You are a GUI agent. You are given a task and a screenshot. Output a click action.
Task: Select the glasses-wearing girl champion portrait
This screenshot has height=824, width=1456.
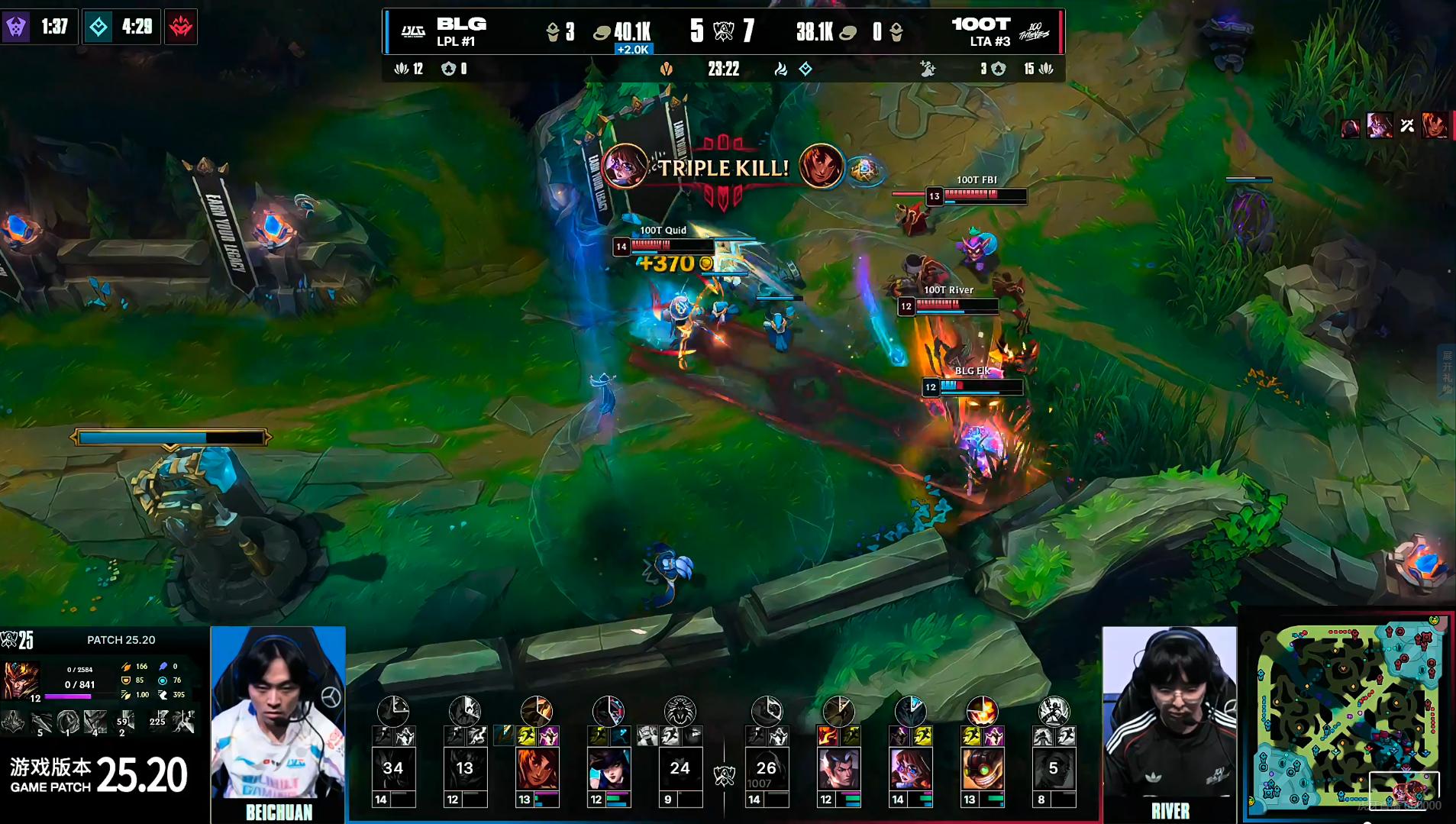tap(910, 768)
